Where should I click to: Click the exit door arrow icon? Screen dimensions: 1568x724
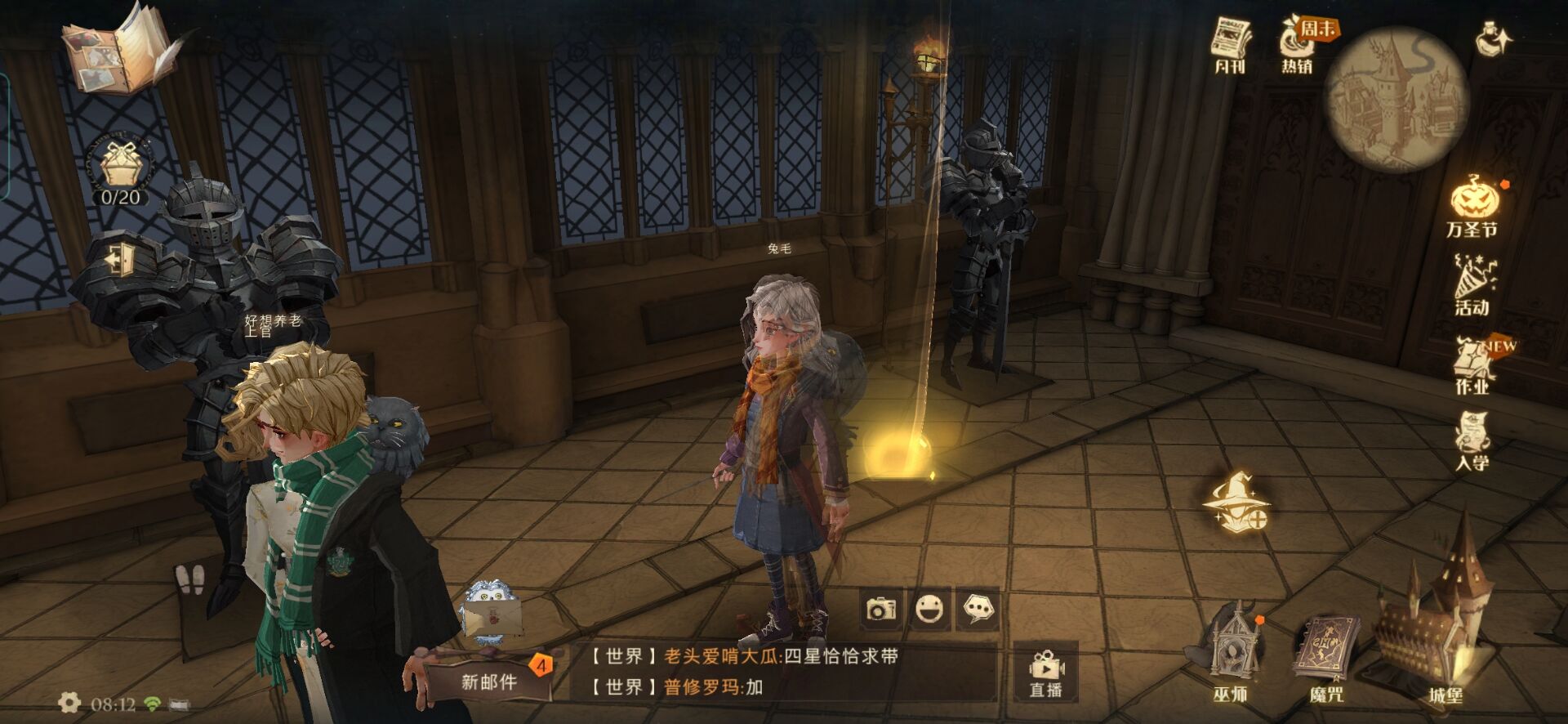[x=121, y=260]
